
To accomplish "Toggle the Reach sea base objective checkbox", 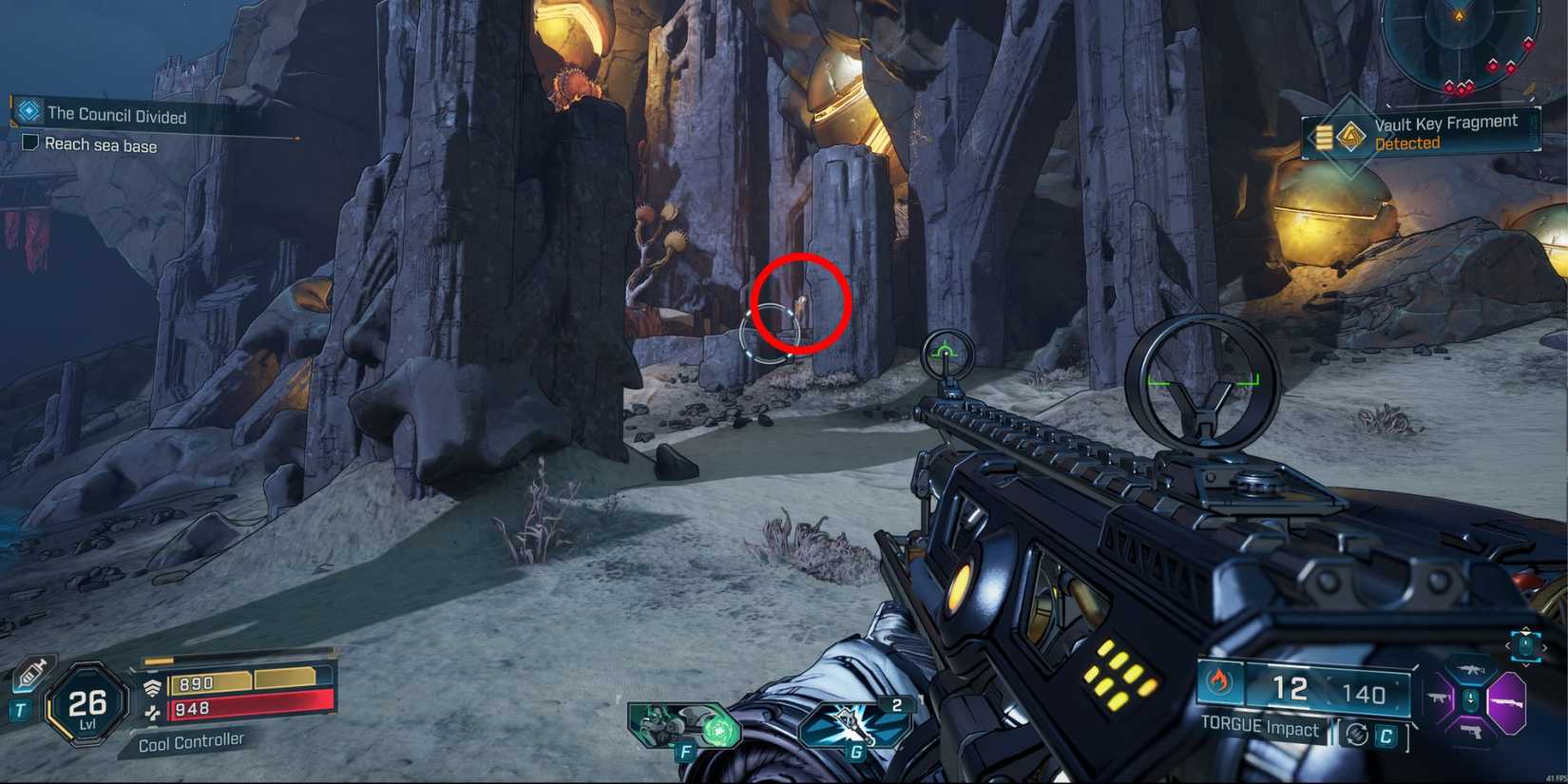I will pos(31,143).
